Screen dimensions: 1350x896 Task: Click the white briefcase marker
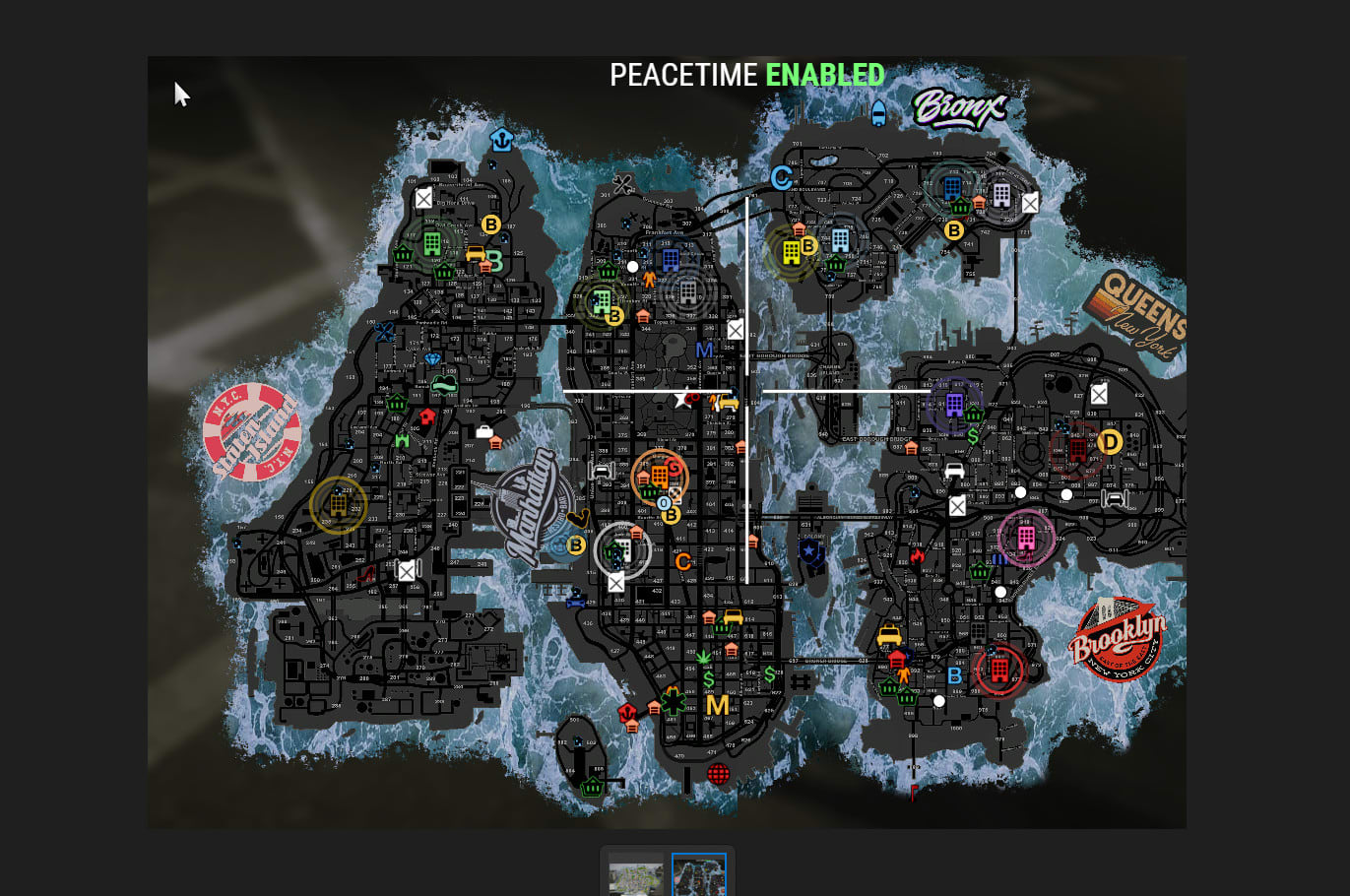(484, 431)
